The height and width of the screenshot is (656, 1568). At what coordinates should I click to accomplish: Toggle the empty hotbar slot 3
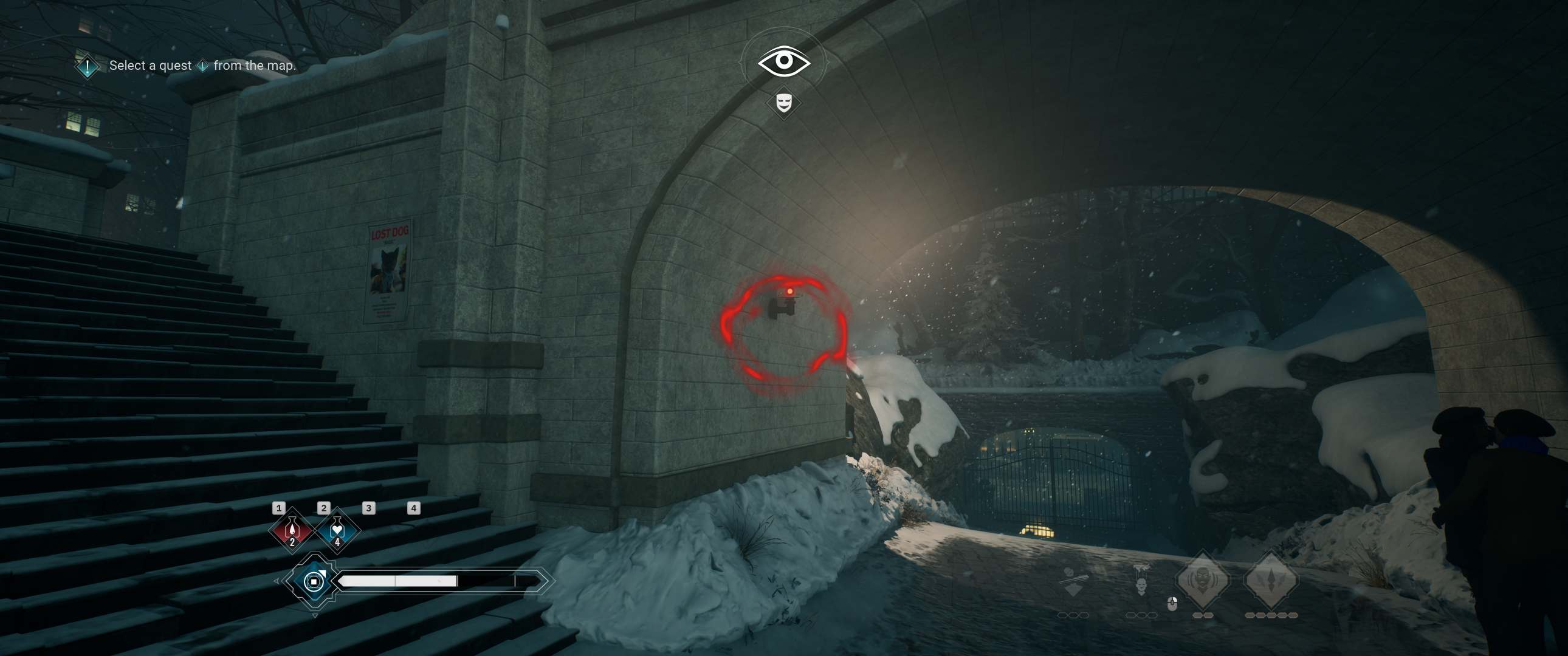tap(368, 510)
